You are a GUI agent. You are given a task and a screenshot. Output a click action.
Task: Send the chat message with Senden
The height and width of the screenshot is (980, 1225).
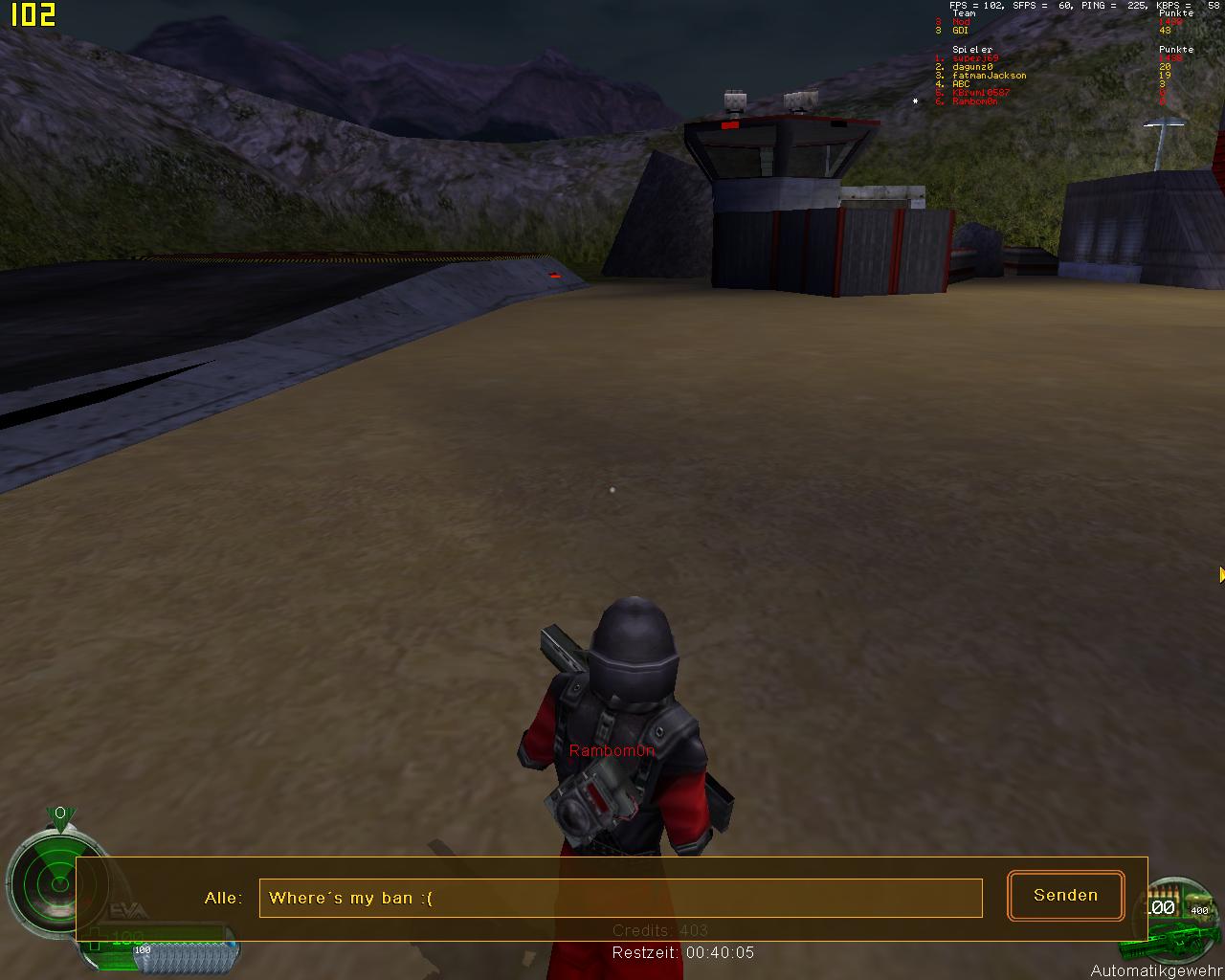(1065, 896)
